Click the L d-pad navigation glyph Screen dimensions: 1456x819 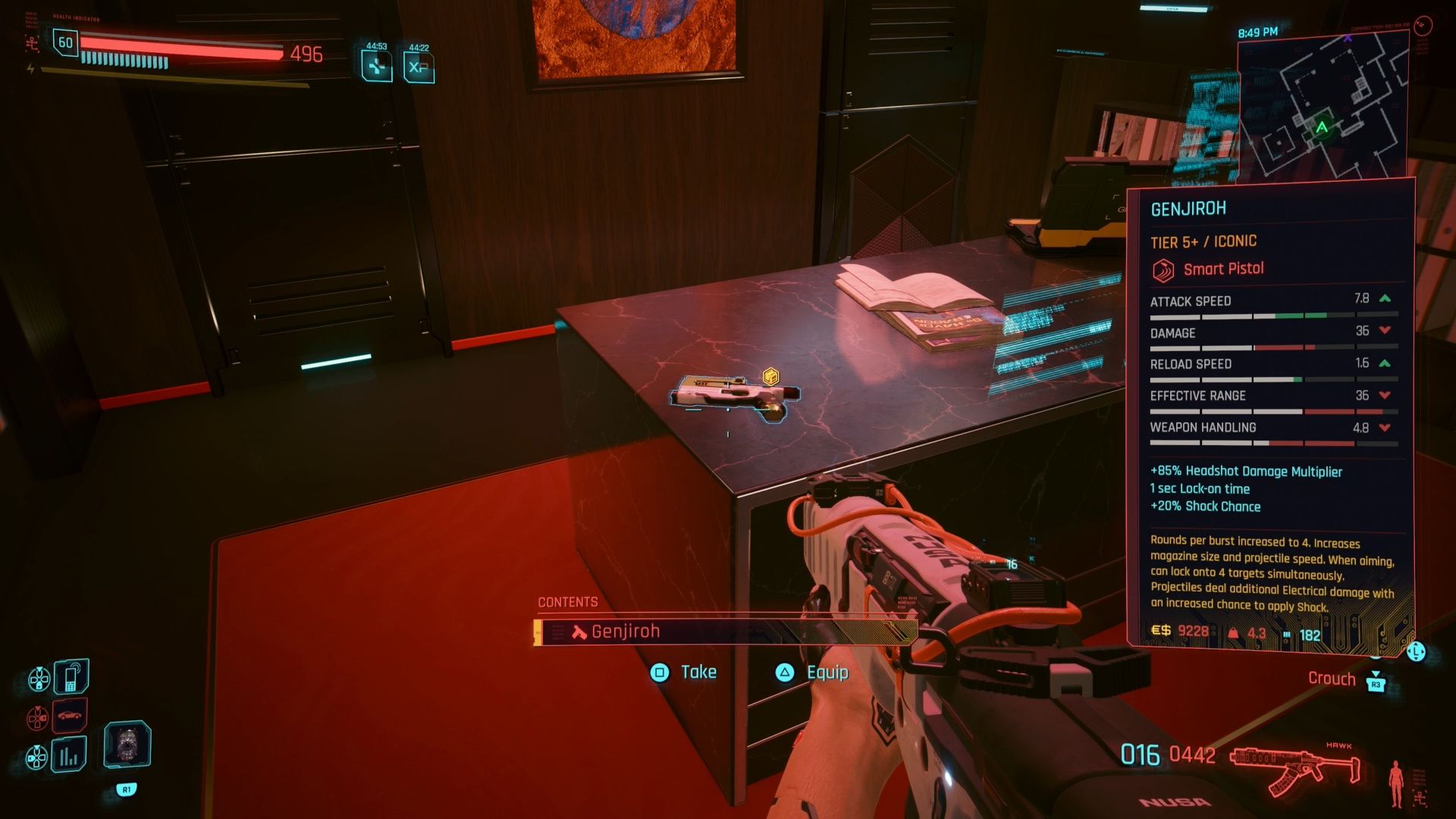pos(1416,651)
